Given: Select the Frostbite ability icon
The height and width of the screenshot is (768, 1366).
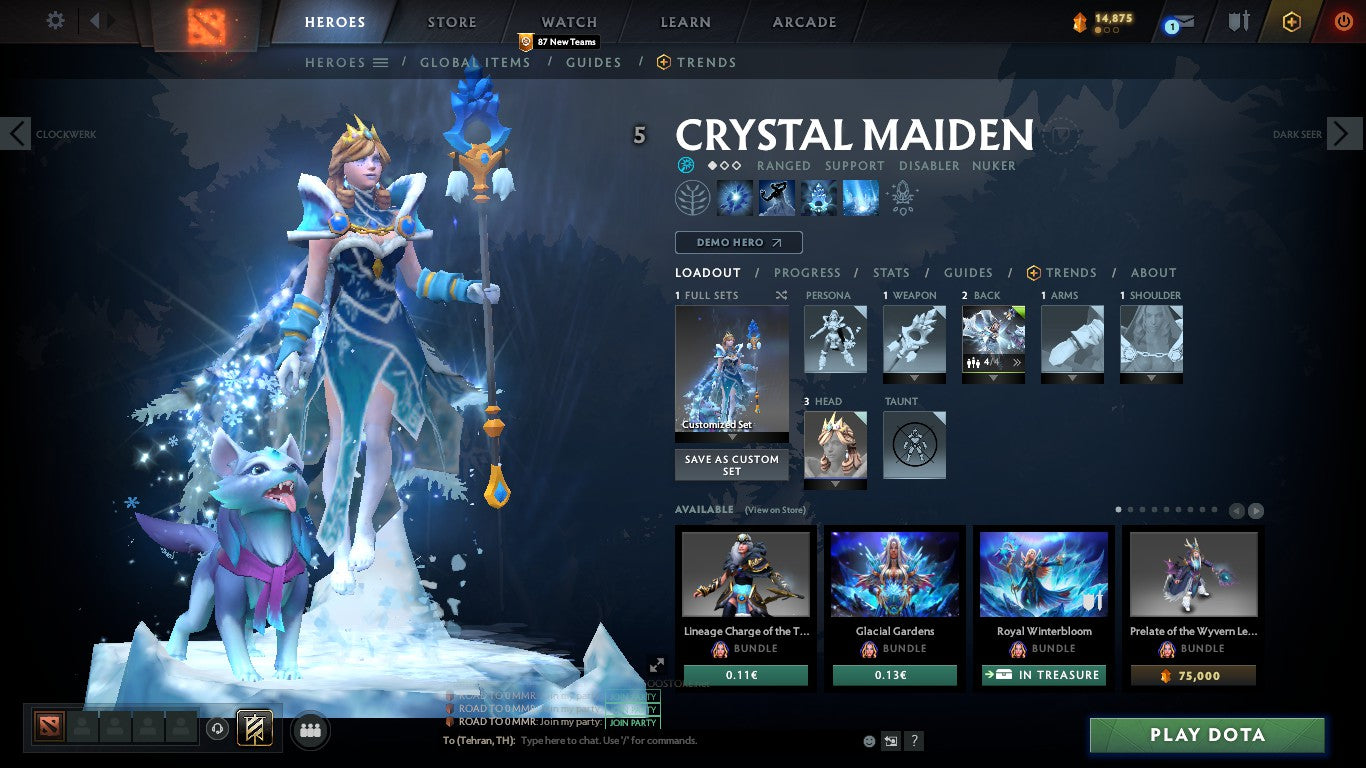Looking at the screenshot, I should point(777,197).
